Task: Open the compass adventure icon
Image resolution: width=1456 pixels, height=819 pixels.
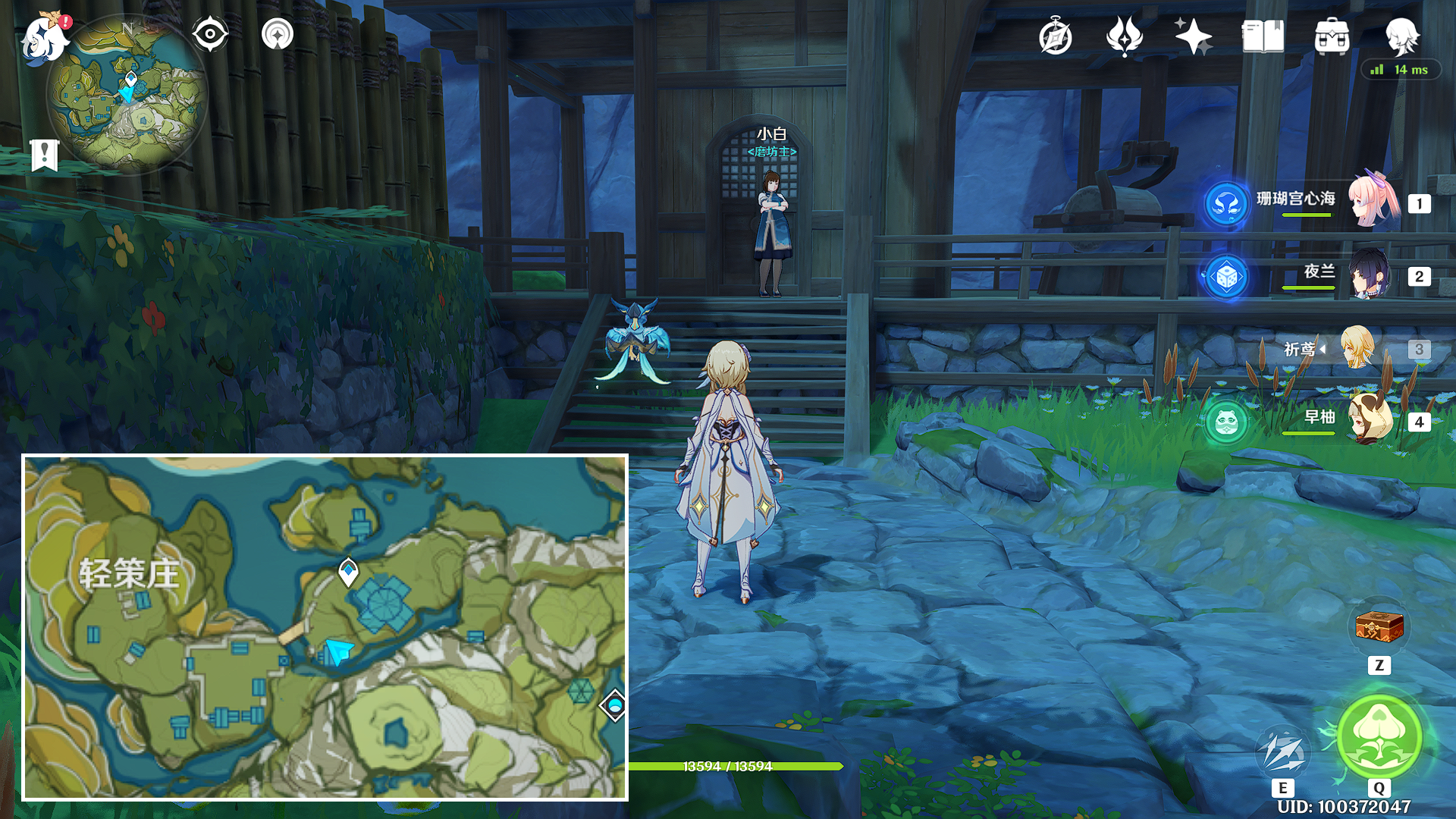Action: 1055,36
